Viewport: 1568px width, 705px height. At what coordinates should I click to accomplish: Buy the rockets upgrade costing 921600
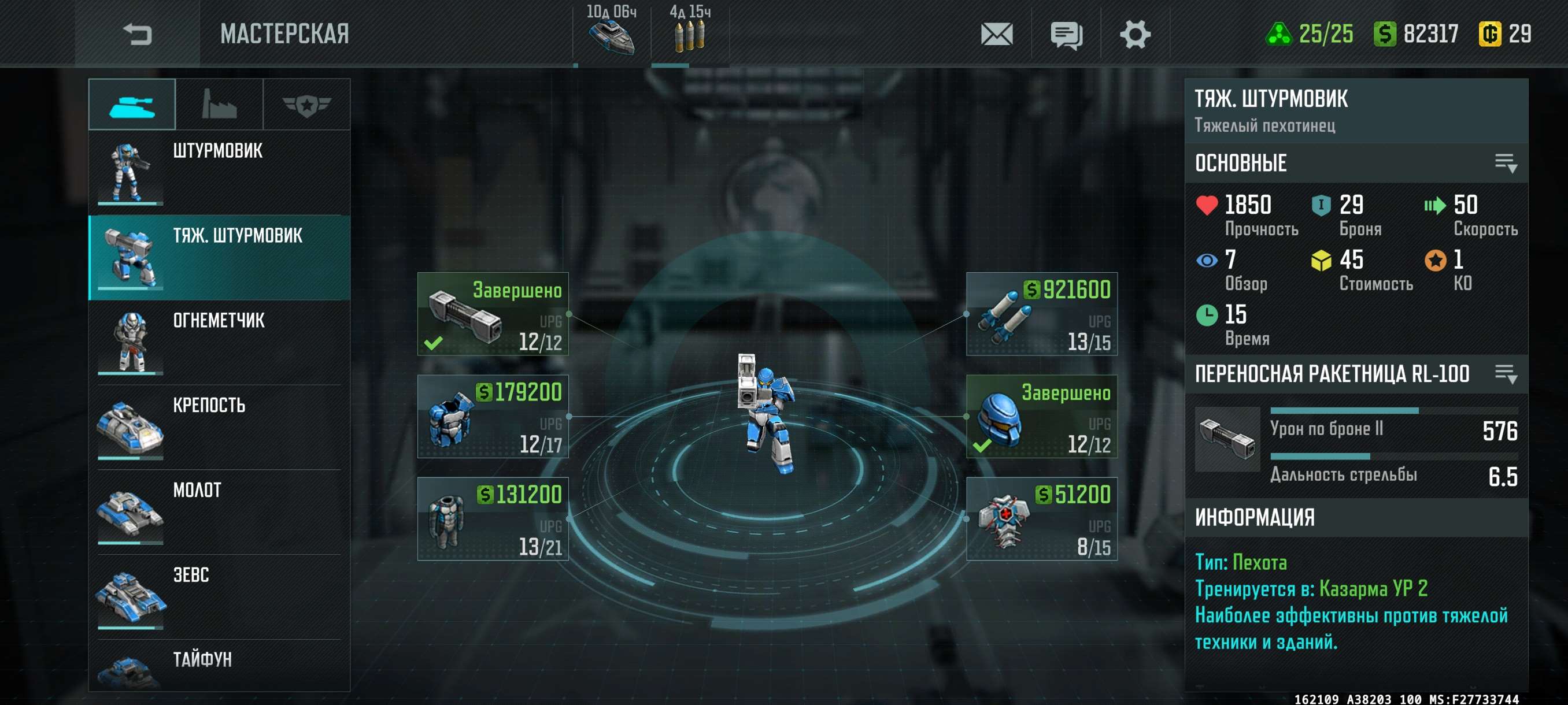[1041, 314]
